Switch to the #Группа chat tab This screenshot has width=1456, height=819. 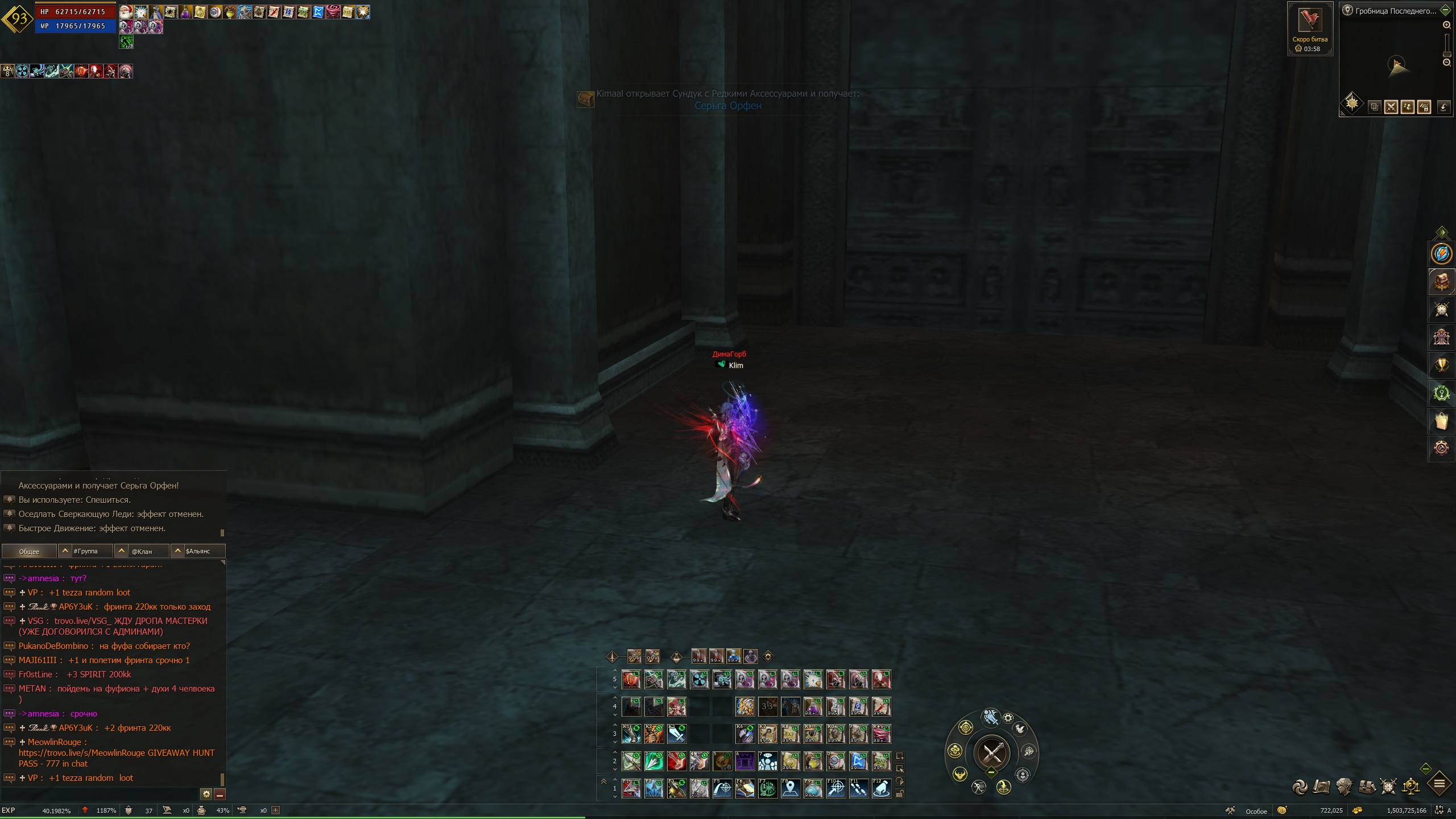[x=85, y=551]
